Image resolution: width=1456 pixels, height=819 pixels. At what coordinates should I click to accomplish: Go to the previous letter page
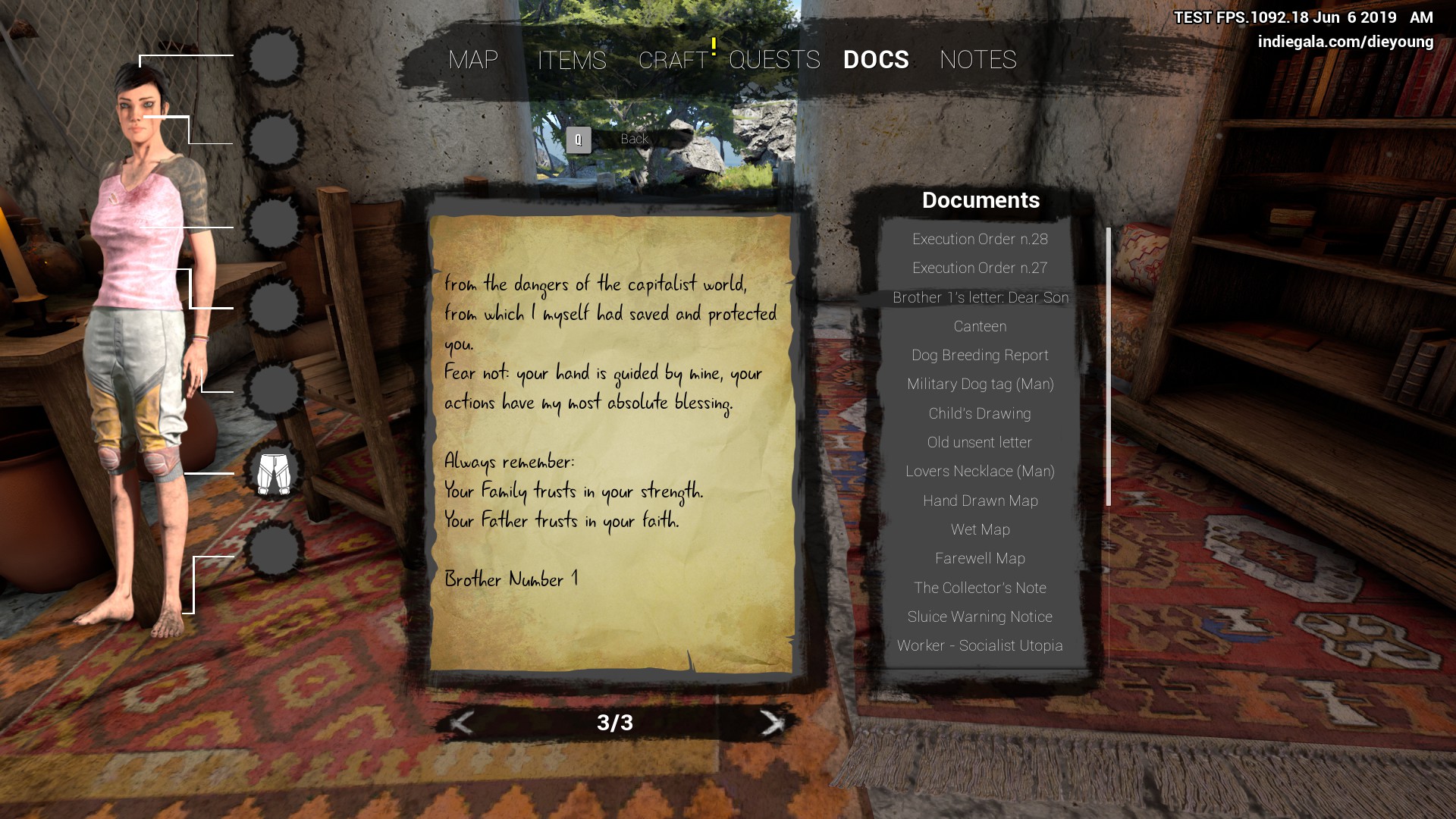461,723
